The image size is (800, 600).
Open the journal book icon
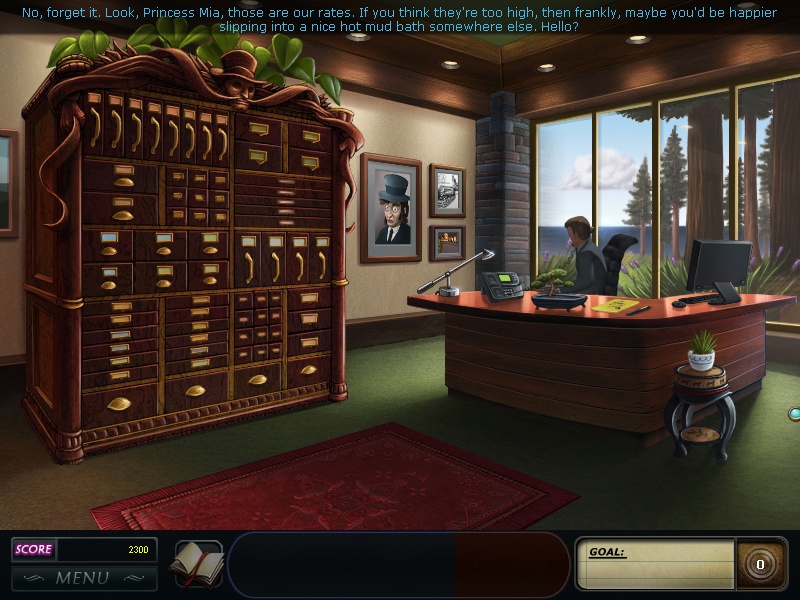[x=197, y=564]
